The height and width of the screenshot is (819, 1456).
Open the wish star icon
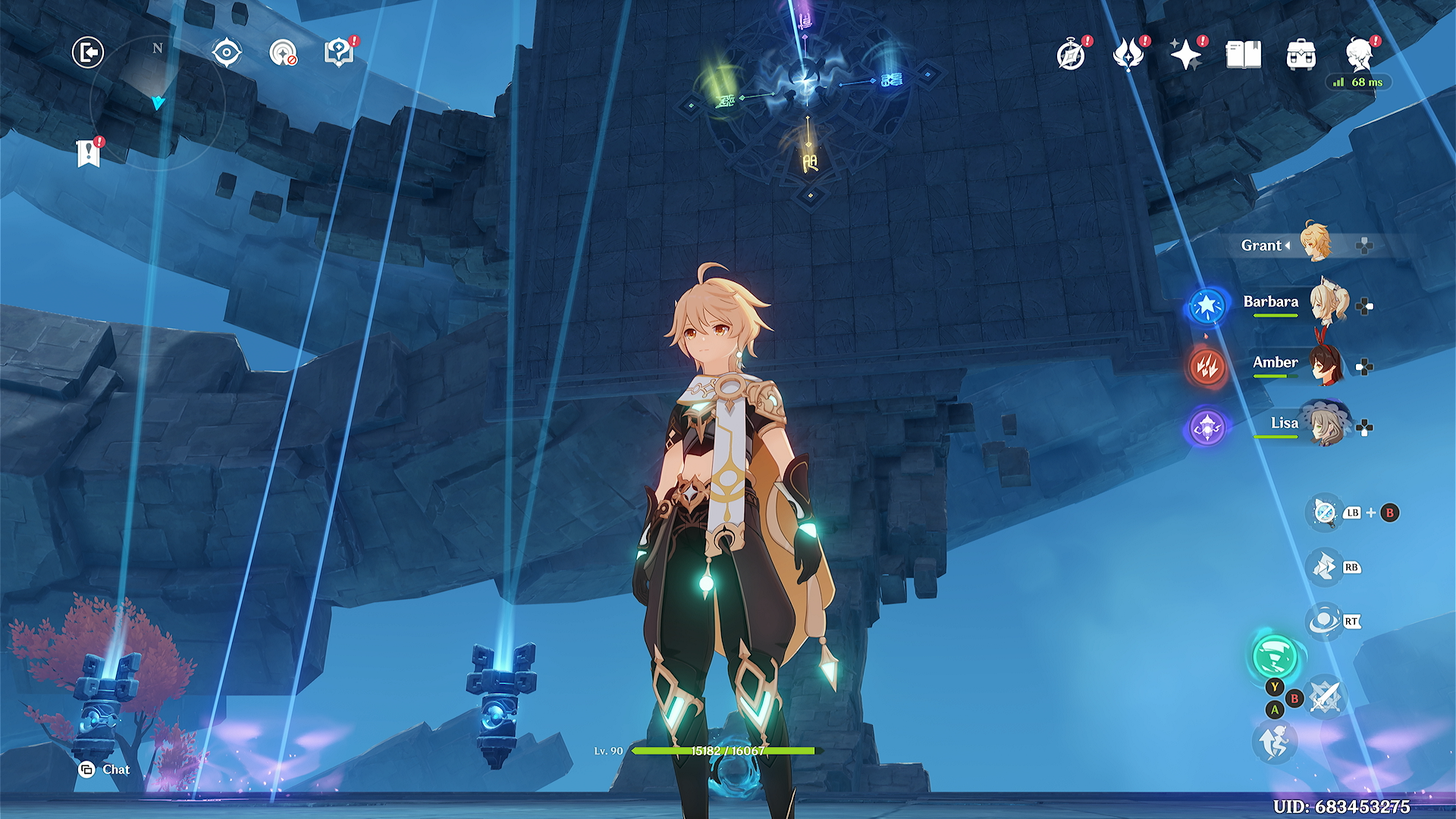click(x=1185, y=55)
